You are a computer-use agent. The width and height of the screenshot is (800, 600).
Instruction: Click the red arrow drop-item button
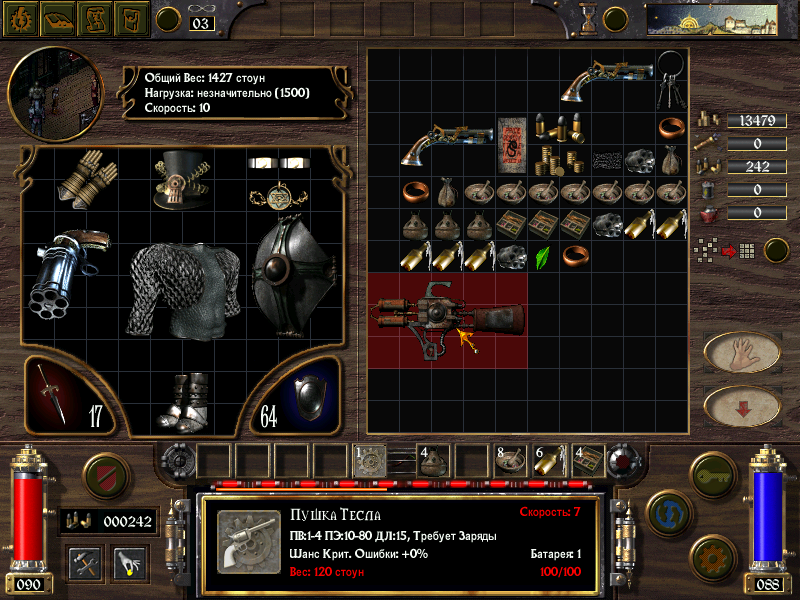(x=742, y=405)
